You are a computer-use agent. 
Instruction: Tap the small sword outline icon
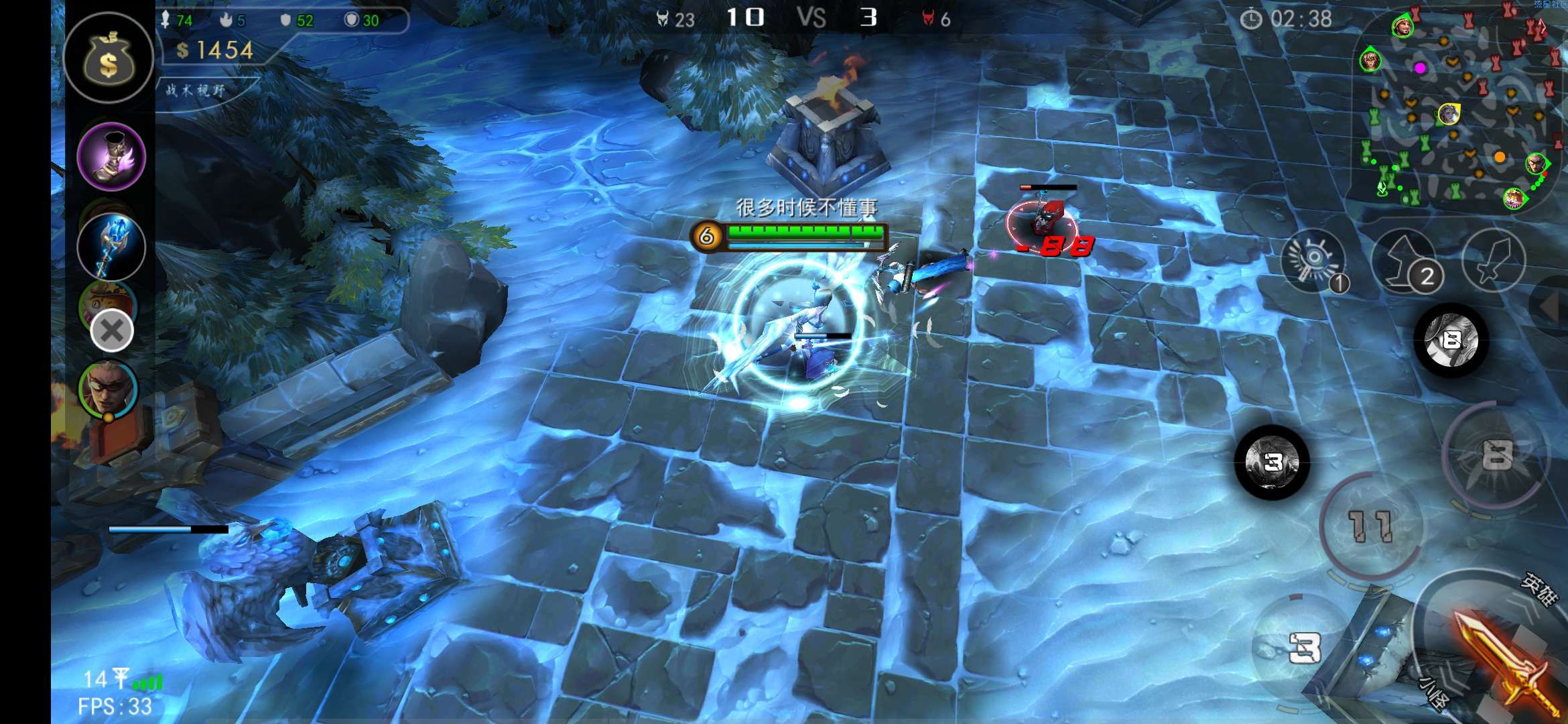pos(1493,260)
